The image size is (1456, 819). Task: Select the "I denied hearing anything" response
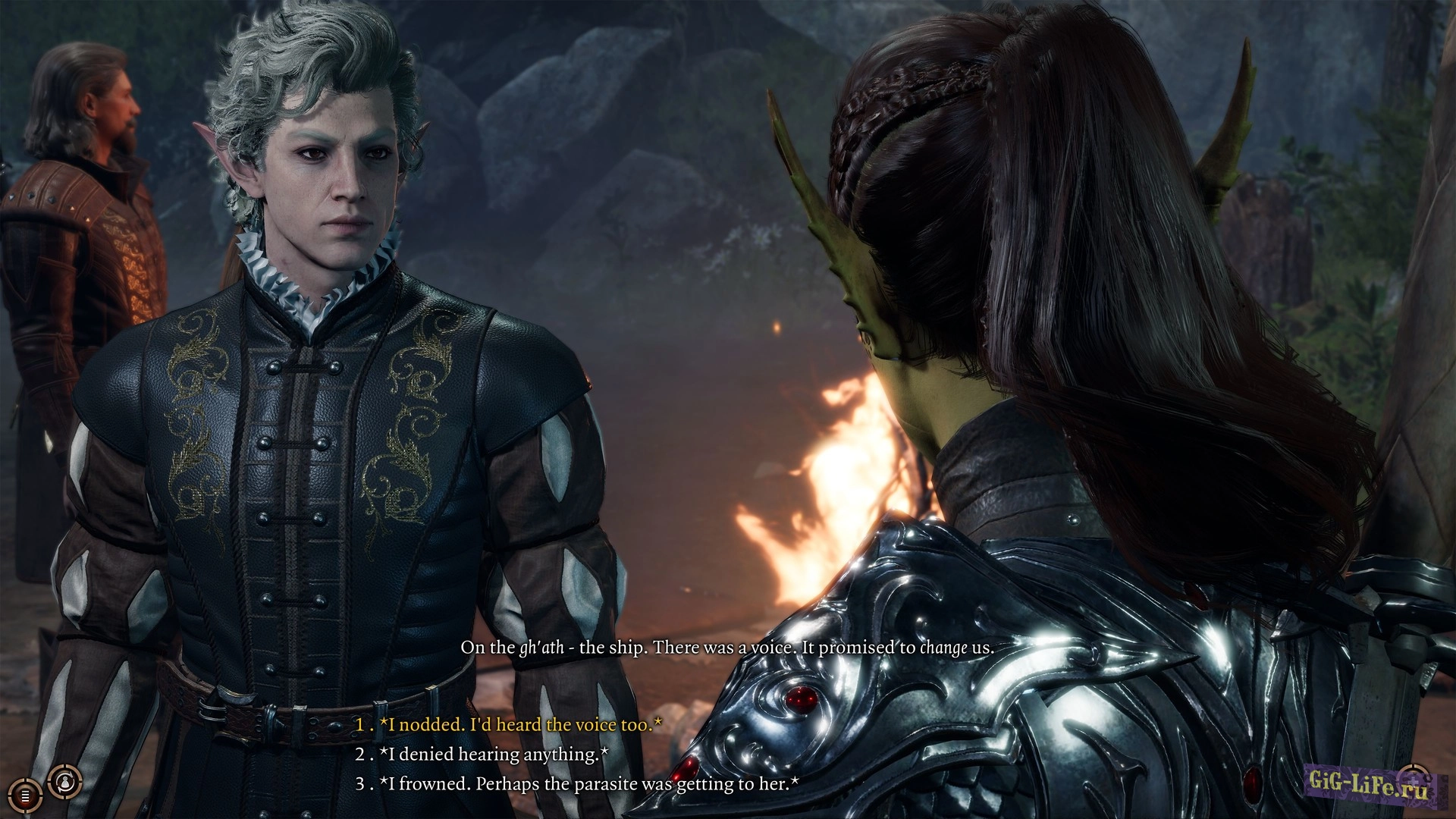point(493,755)
